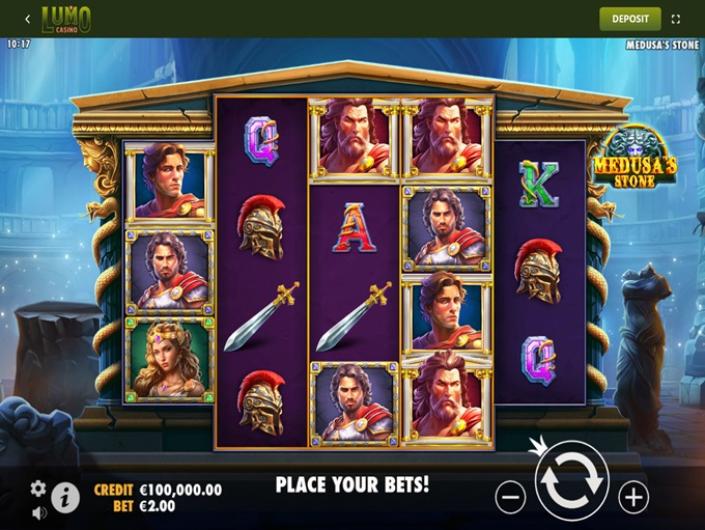The height and width of the screenshot is (530, 705).
Task: Go back with the top-left arrow
Action: (27, 18)
